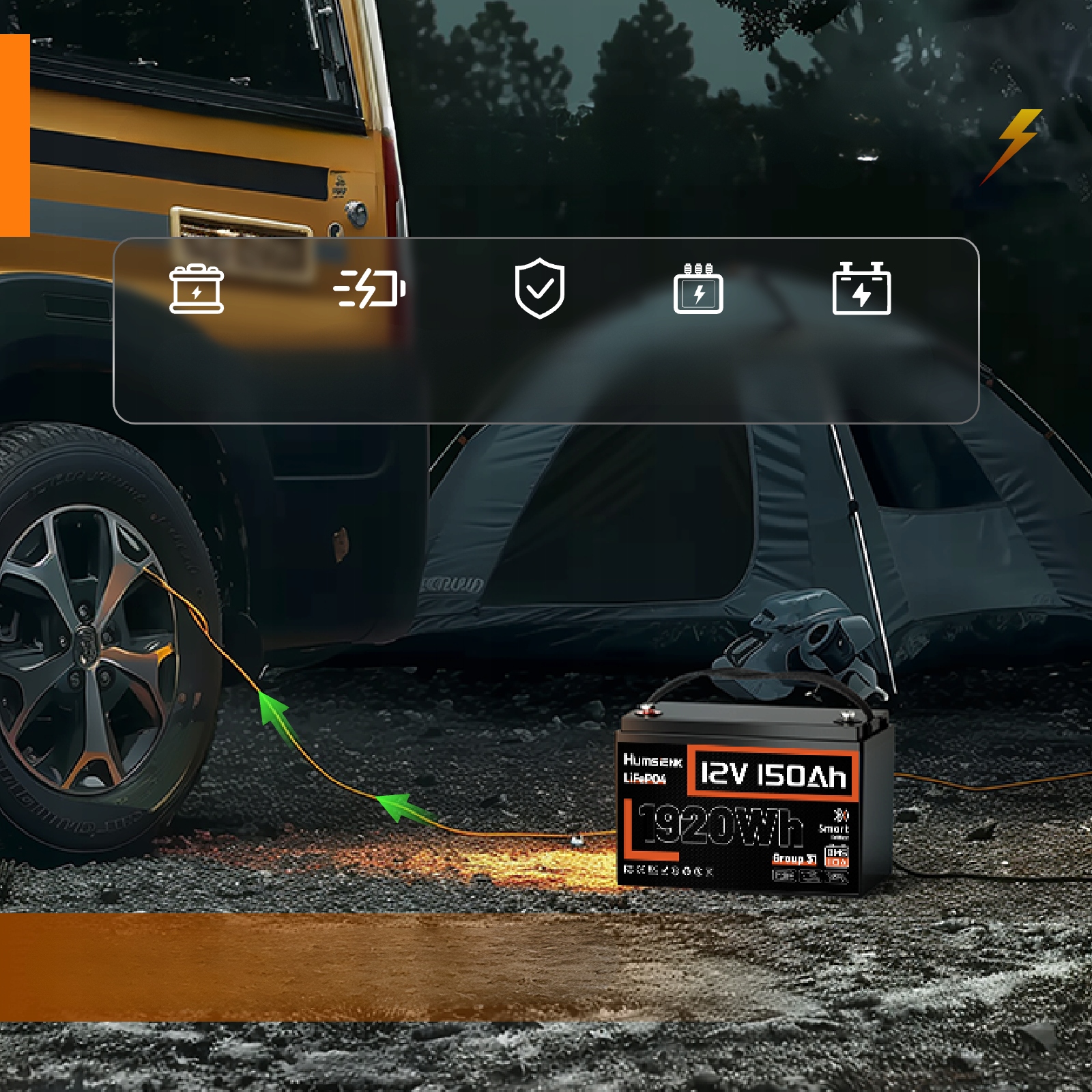The height and width of the screenshot is (1092, 1092).
Task: Choose the fast-charging battery icon with speed lines
Action: tap(370, 288)
